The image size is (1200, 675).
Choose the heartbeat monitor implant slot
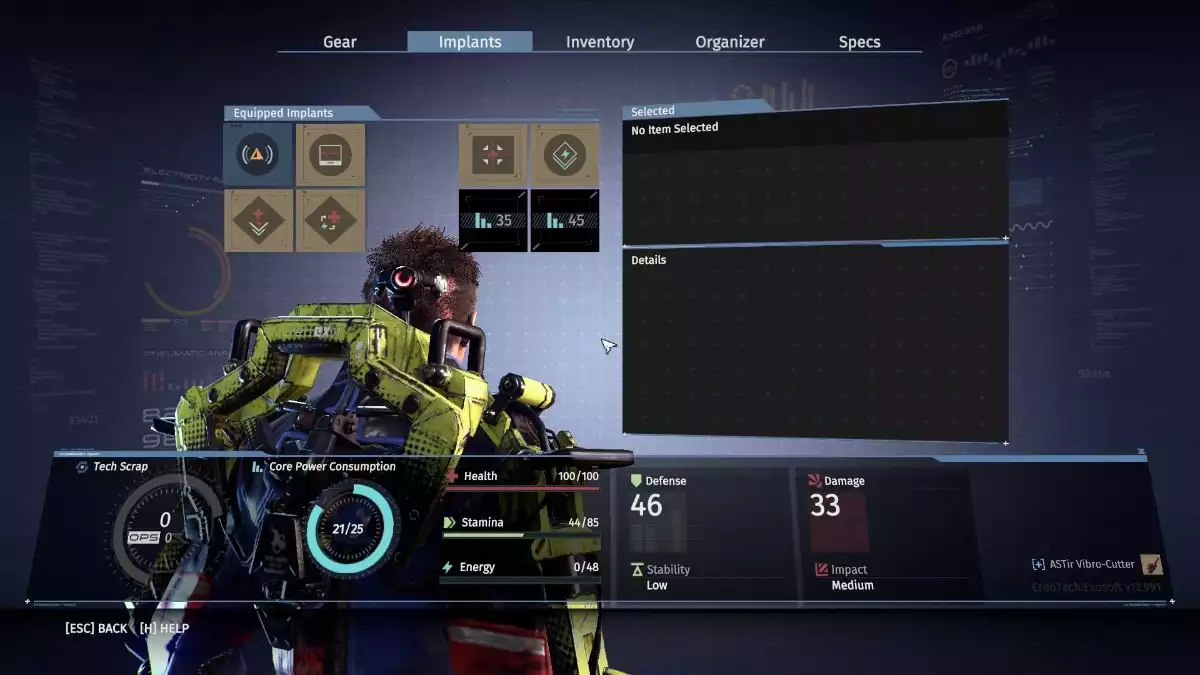(x=330, y=155)
